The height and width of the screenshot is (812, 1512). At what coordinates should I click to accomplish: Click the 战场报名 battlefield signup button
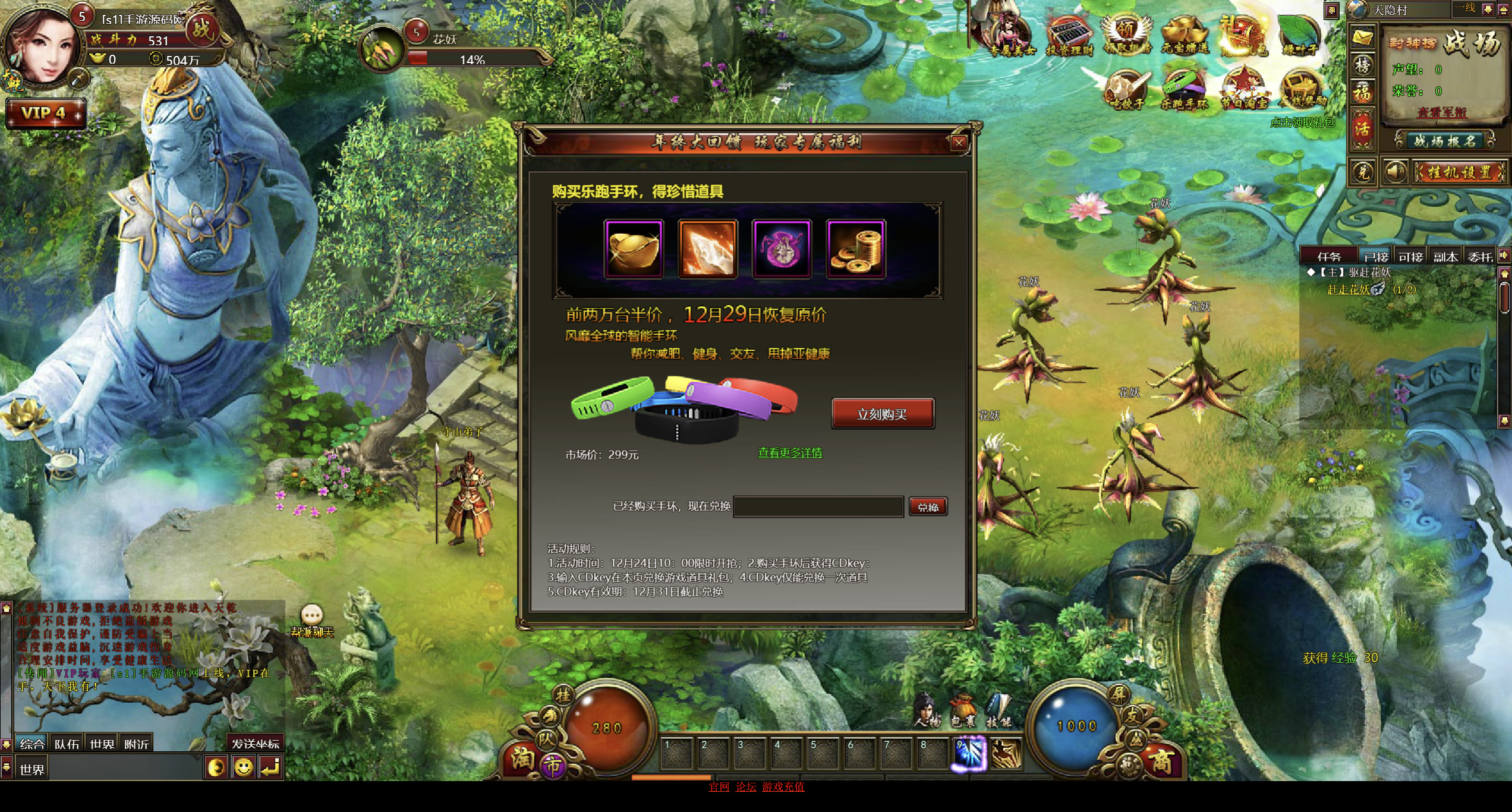1444,141
